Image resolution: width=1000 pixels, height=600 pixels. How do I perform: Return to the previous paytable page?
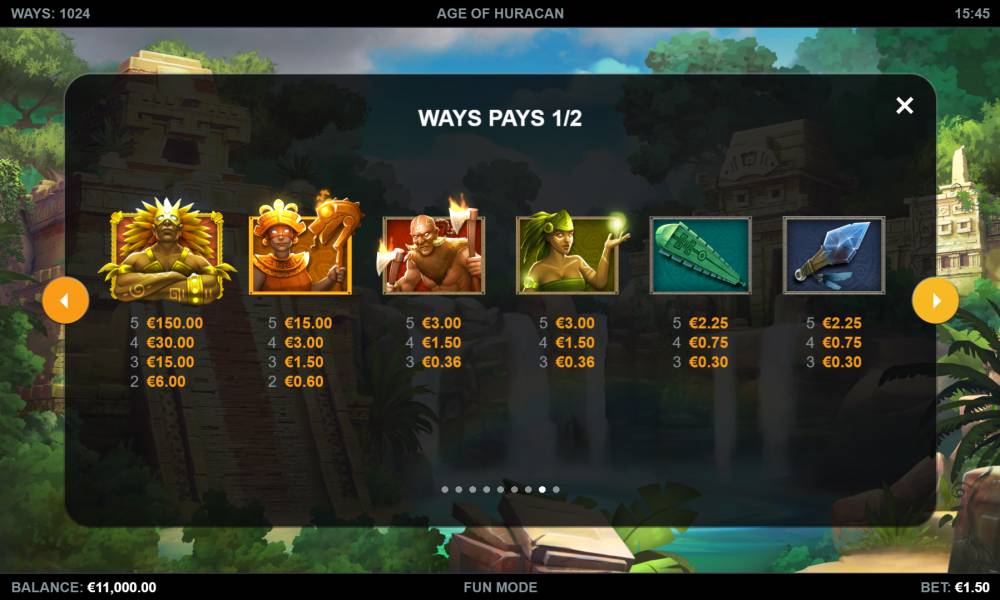click(65, 300)
